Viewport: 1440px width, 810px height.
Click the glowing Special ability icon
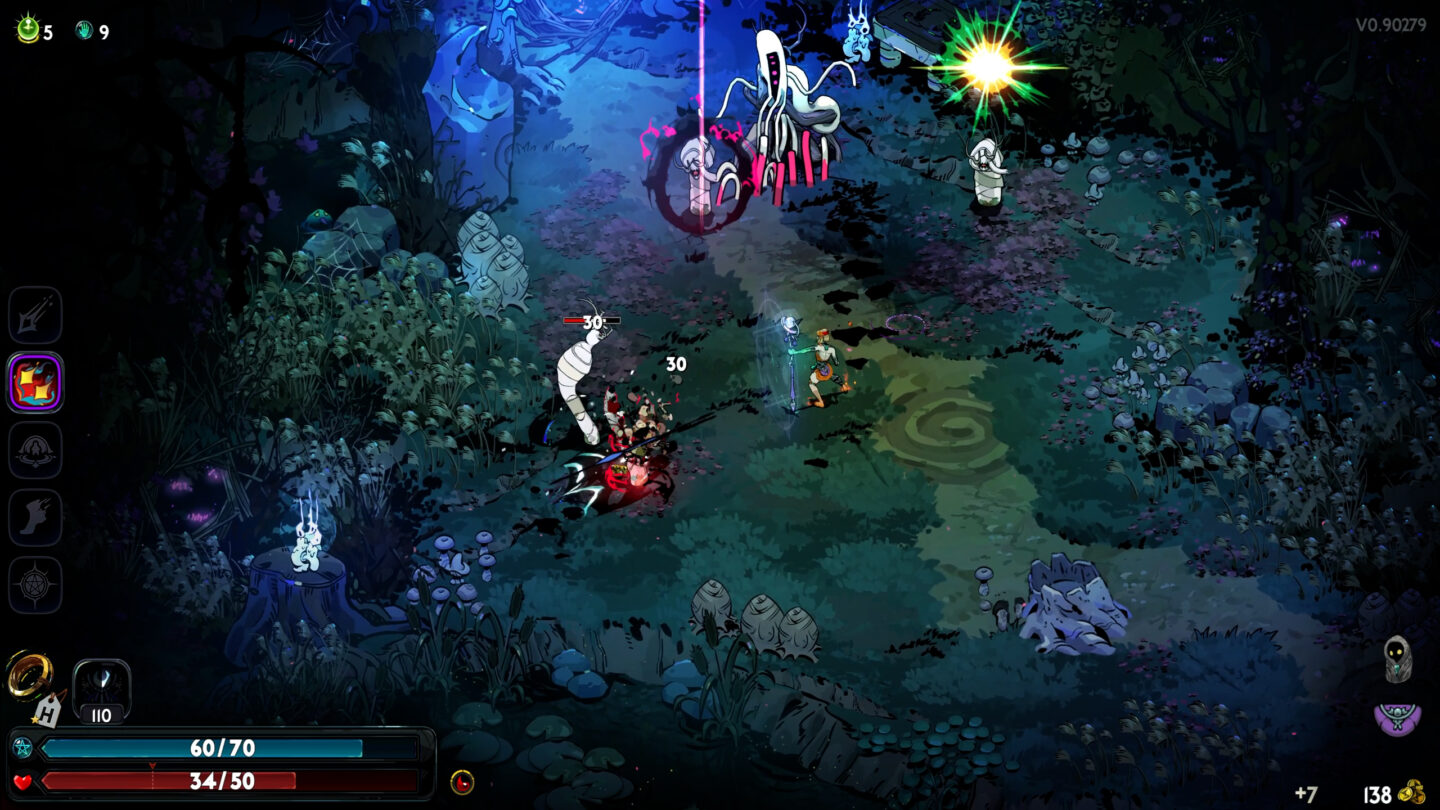(35, 382)
